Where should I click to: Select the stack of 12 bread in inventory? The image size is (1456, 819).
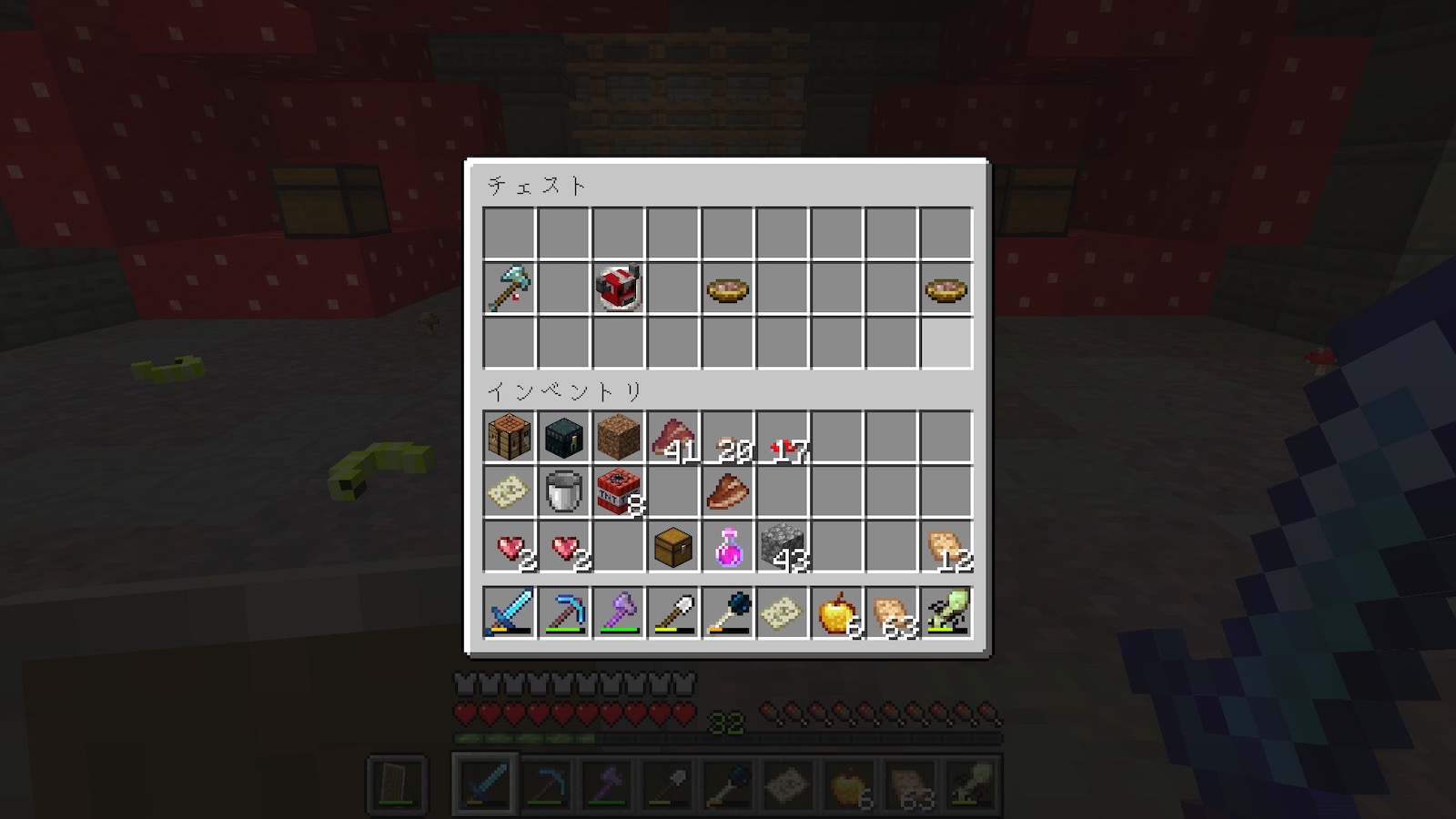tap(945, 547)
